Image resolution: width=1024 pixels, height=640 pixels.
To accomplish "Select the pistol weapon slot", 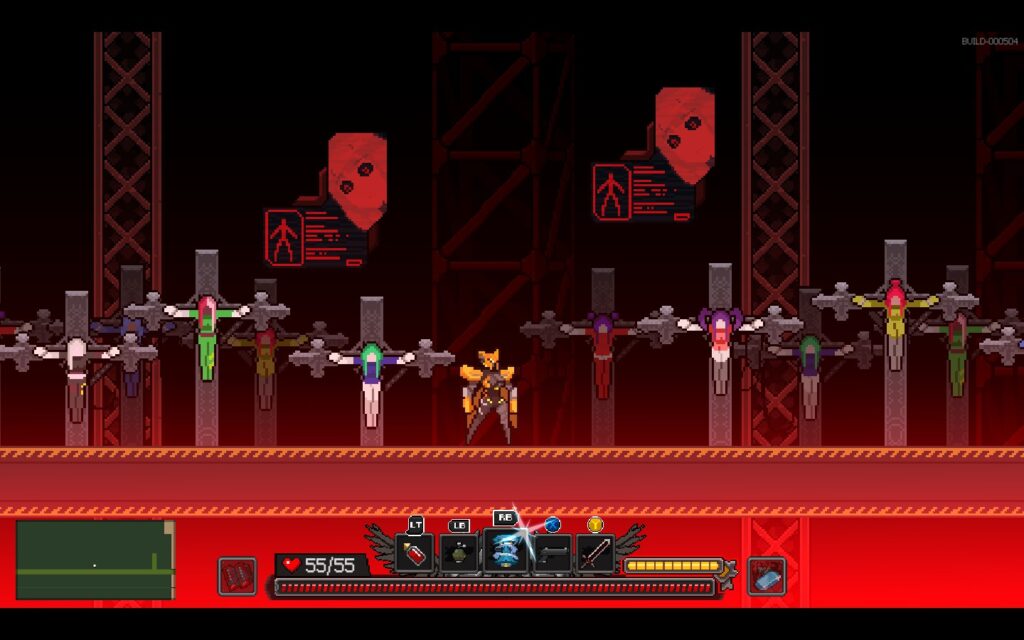I will [x=551, y=553].
